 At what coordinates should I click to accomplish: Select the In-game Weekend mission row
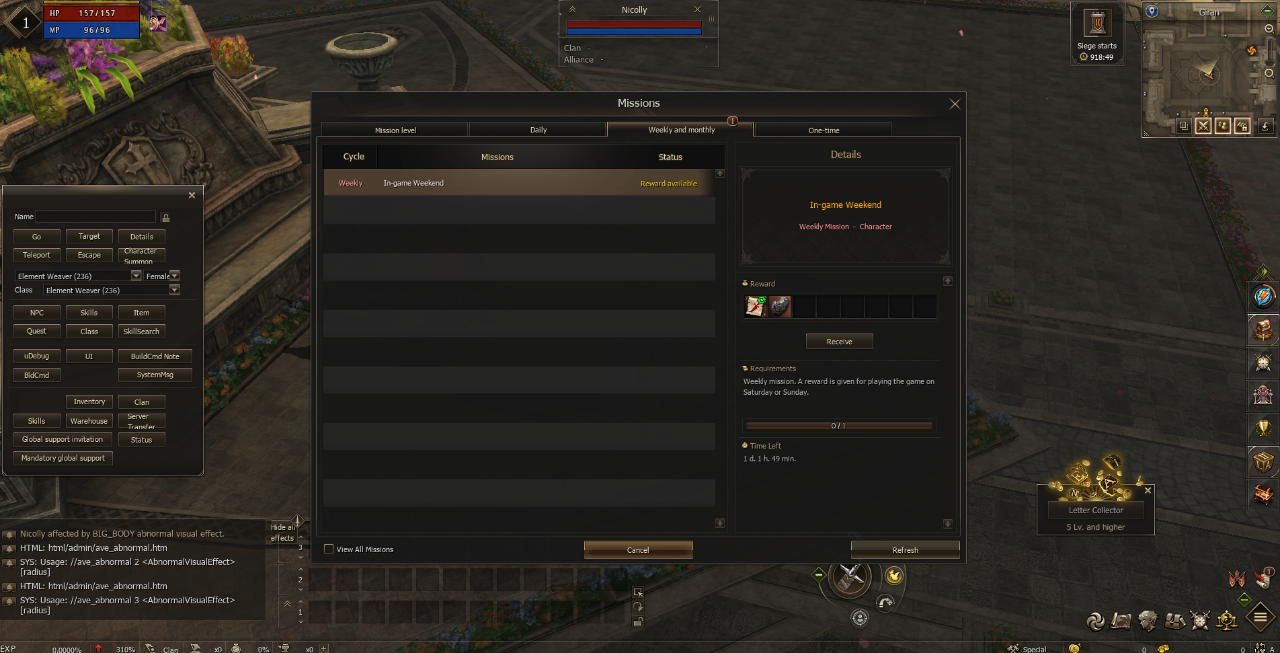pos(518,183)
